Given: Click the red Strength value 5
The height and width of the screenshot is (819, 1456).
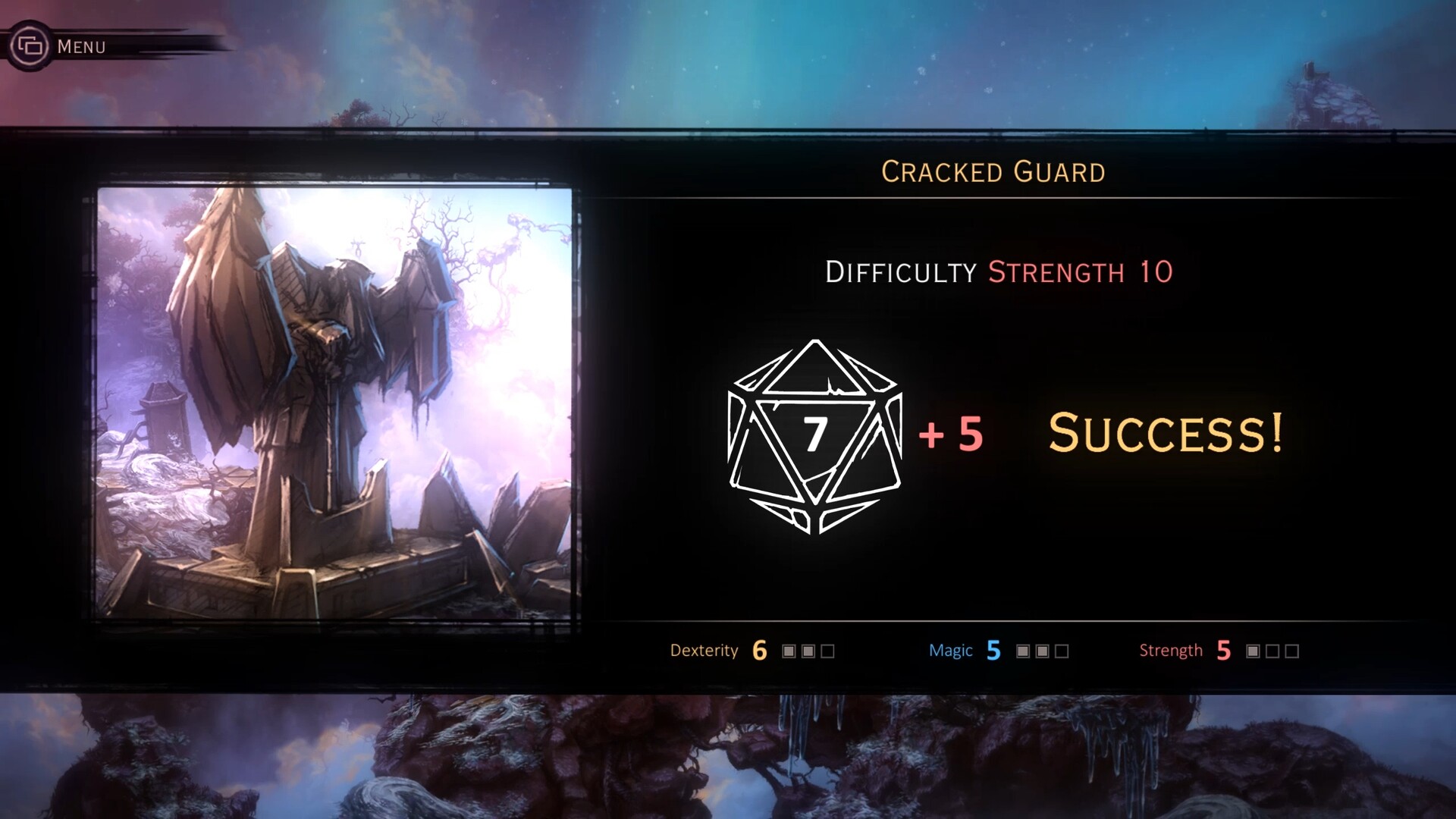Looking at the screenshot, I should point(1222,650).
